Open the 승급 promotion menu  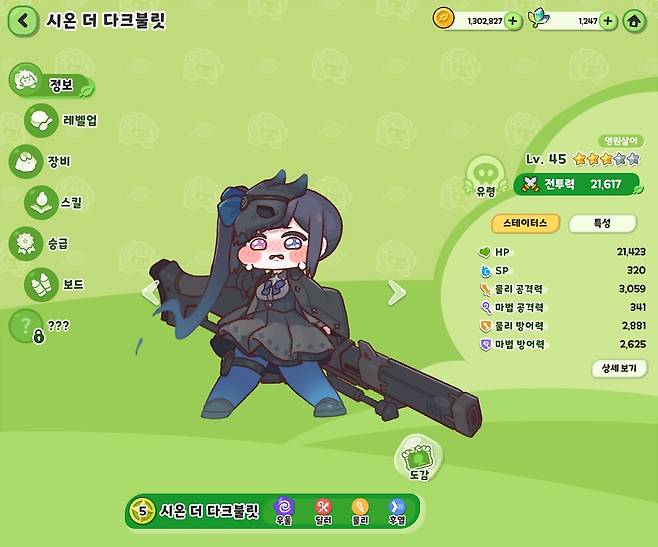point(45,243)
